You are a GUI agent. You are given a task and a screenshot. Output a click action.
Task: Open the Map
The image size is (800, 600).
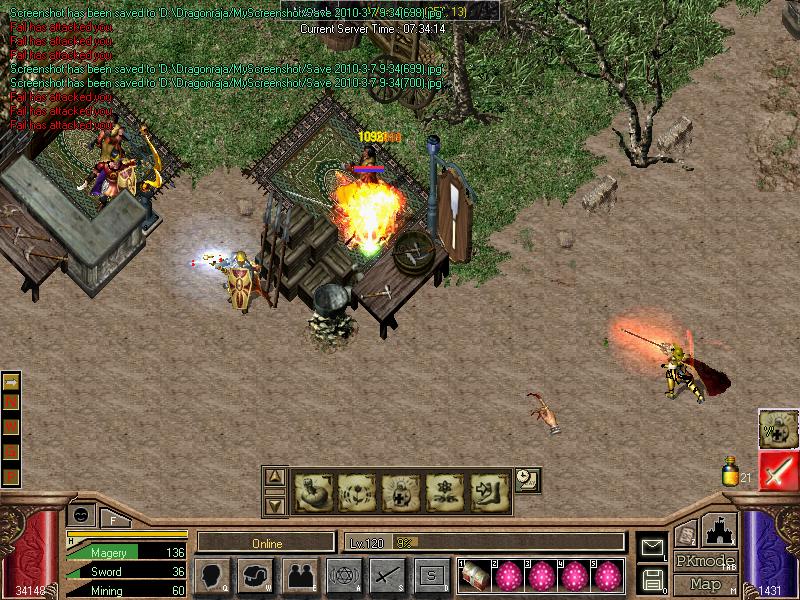[x=705, y=584]
